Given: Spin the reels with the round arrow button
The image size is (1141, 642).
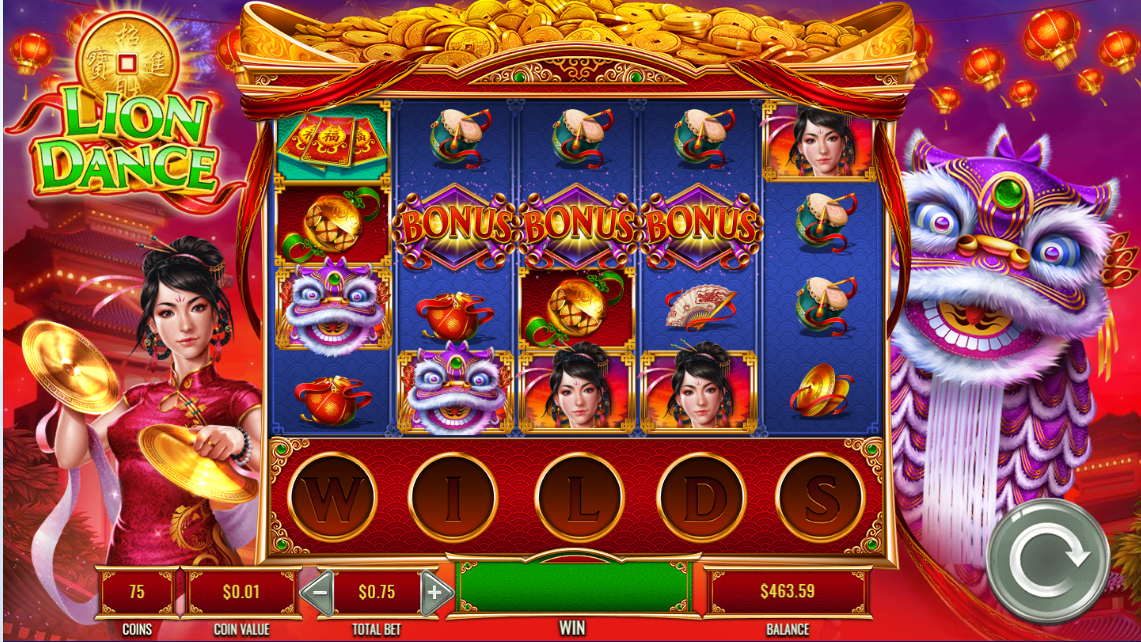Looking at the screenshot, I should click(1049, 560).
